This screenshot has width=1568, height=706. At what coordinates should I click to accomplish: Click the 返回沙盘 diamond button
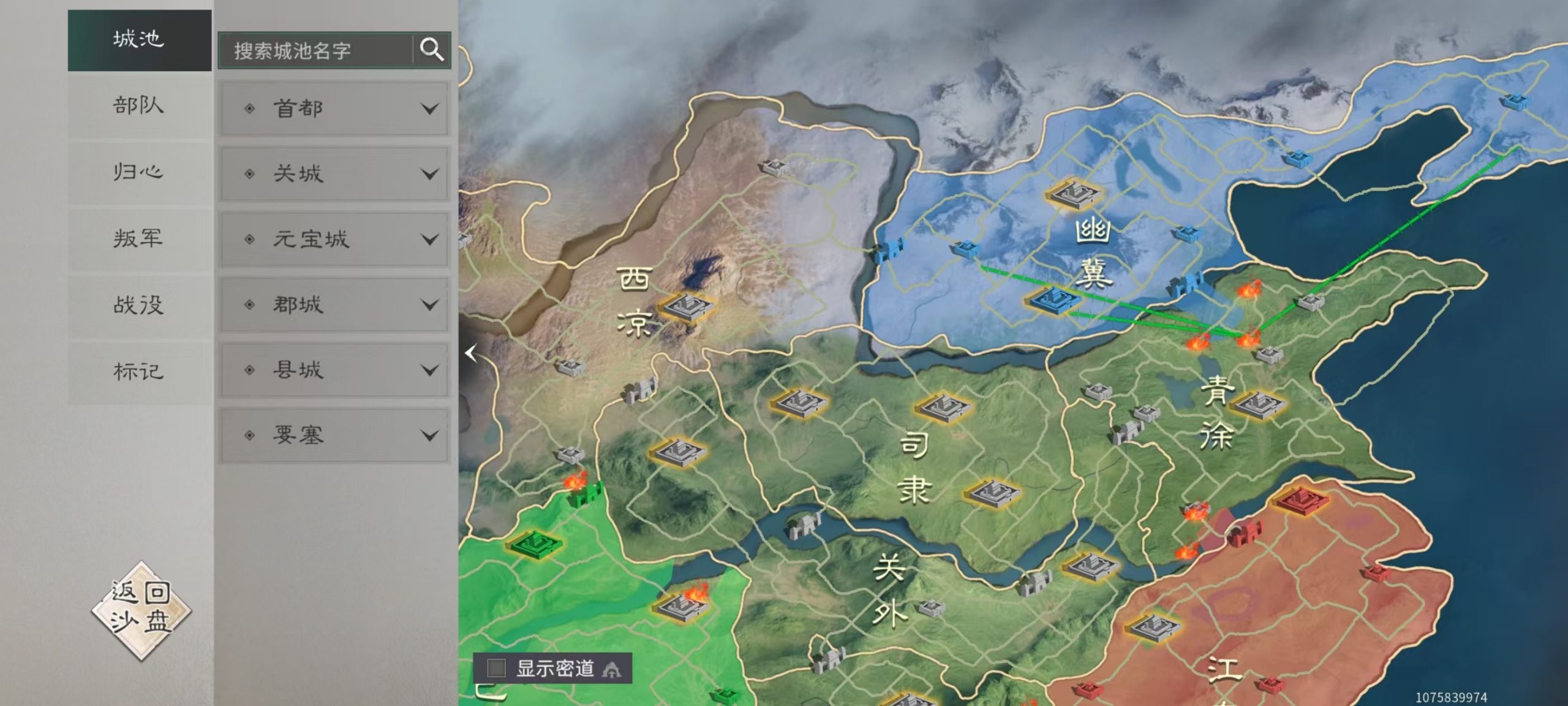tap(141, 609)
